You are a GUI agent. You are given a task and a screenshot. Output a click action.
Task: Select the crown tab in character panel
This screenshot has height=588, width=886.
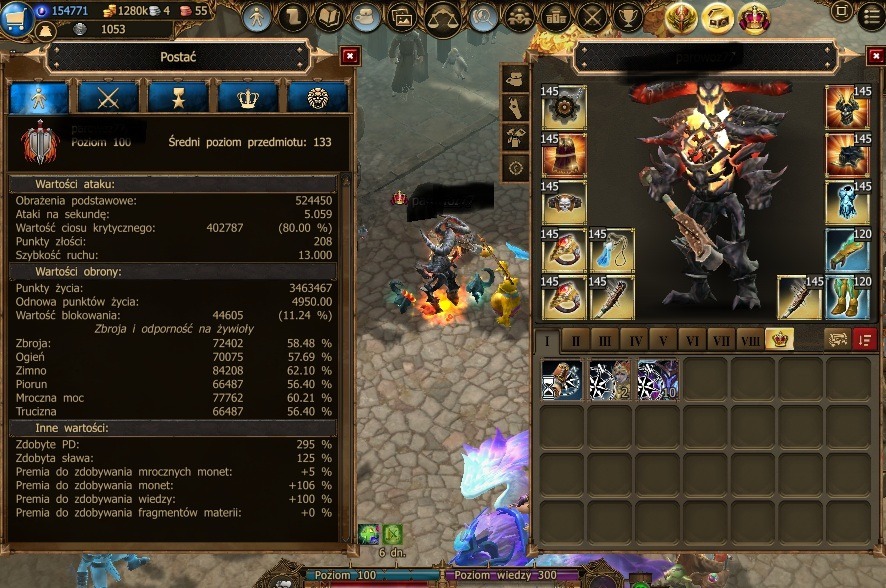pos(248,97)
